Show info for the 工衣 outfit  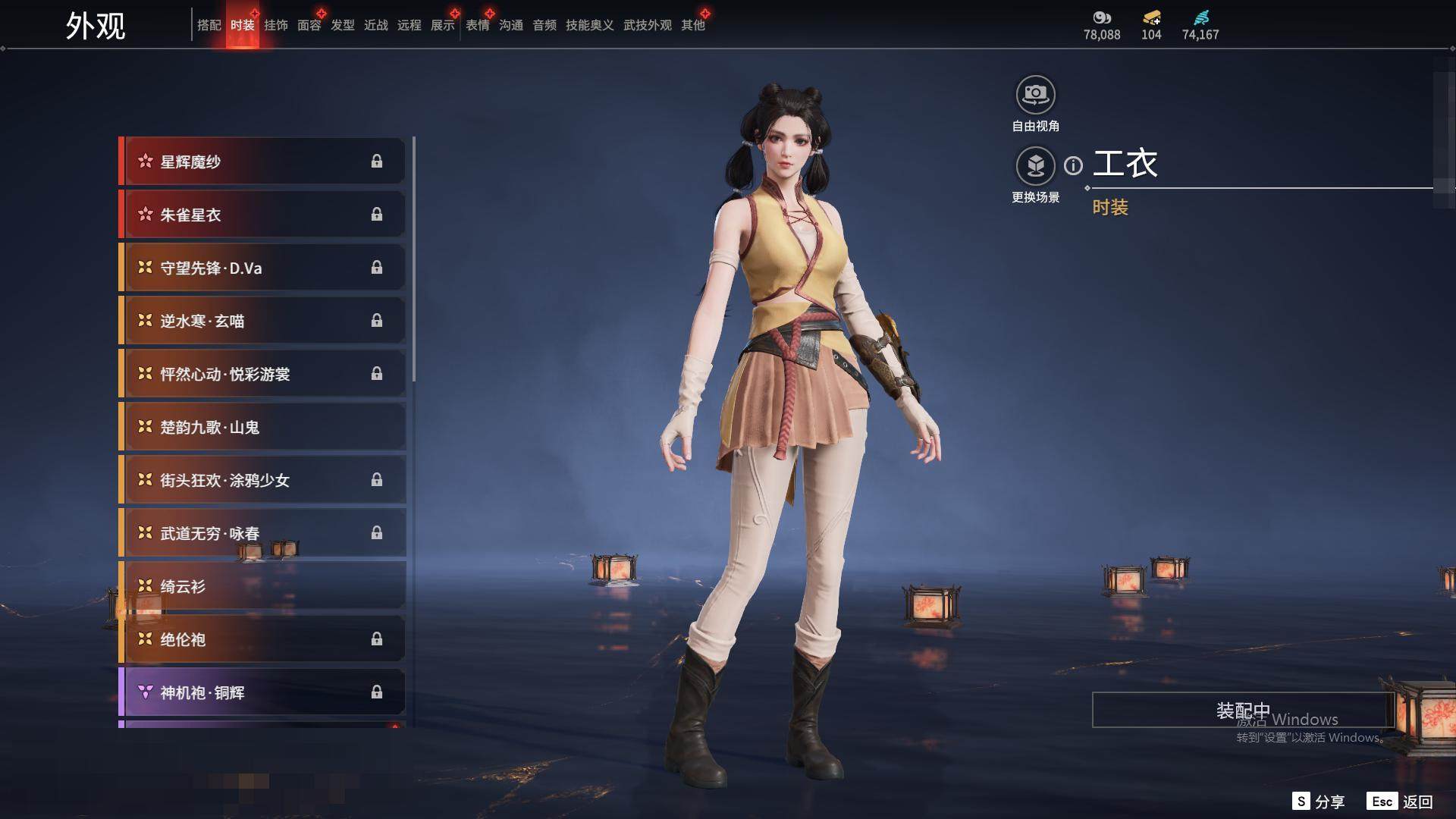point(1073,165)
